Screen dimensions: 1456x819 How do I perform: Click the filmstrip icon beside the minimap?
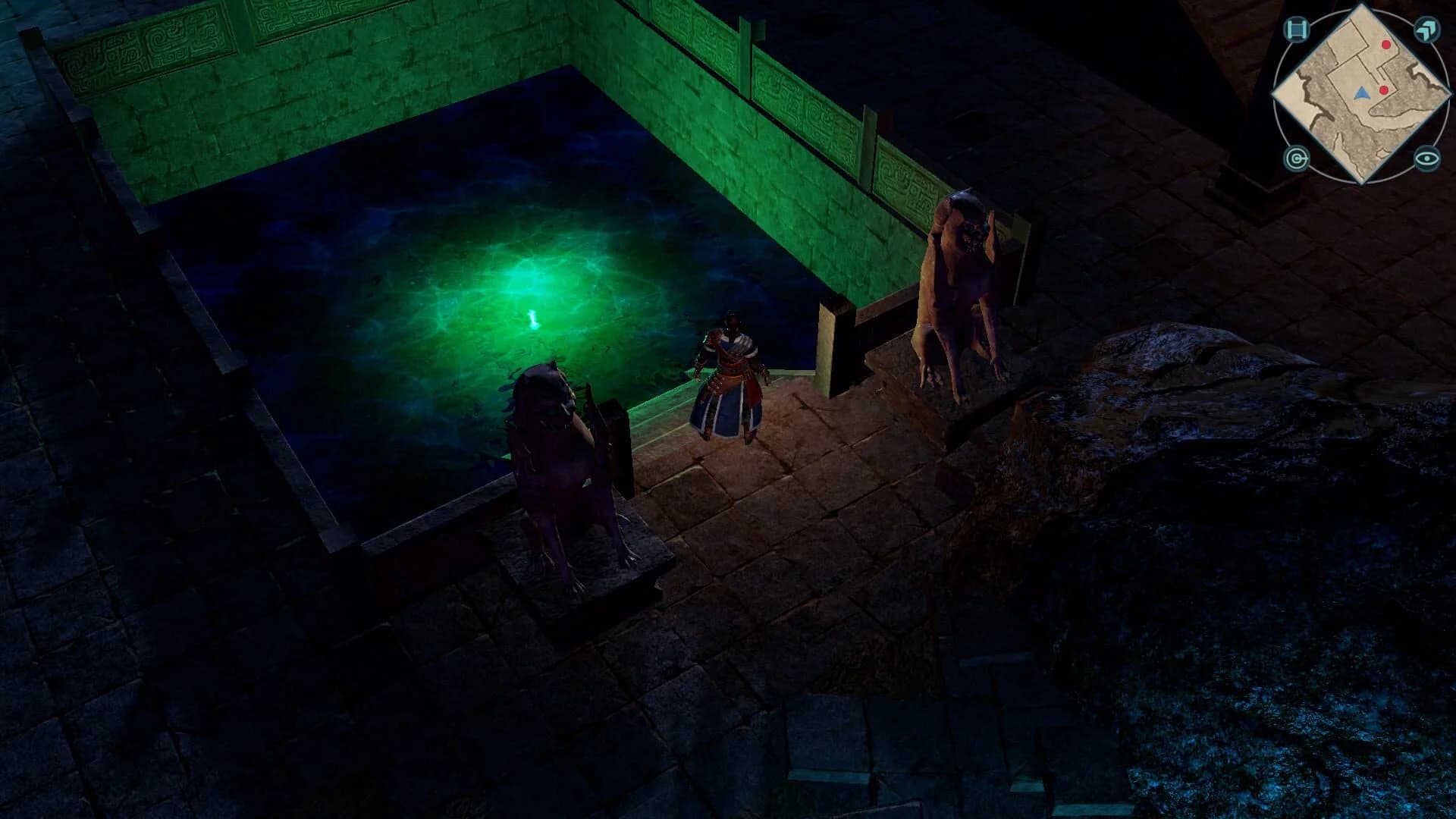pyautogui.click(x=1297, y=28)
